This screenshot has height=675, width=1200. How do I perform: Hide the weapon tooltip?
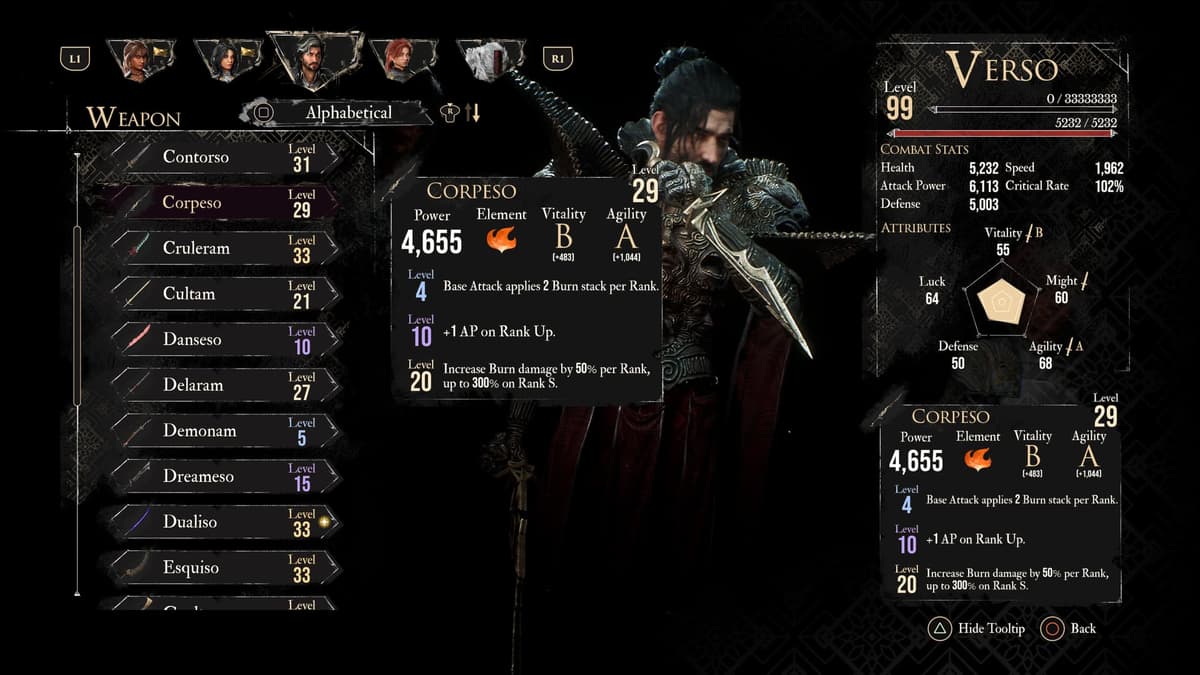pos(977,628)
